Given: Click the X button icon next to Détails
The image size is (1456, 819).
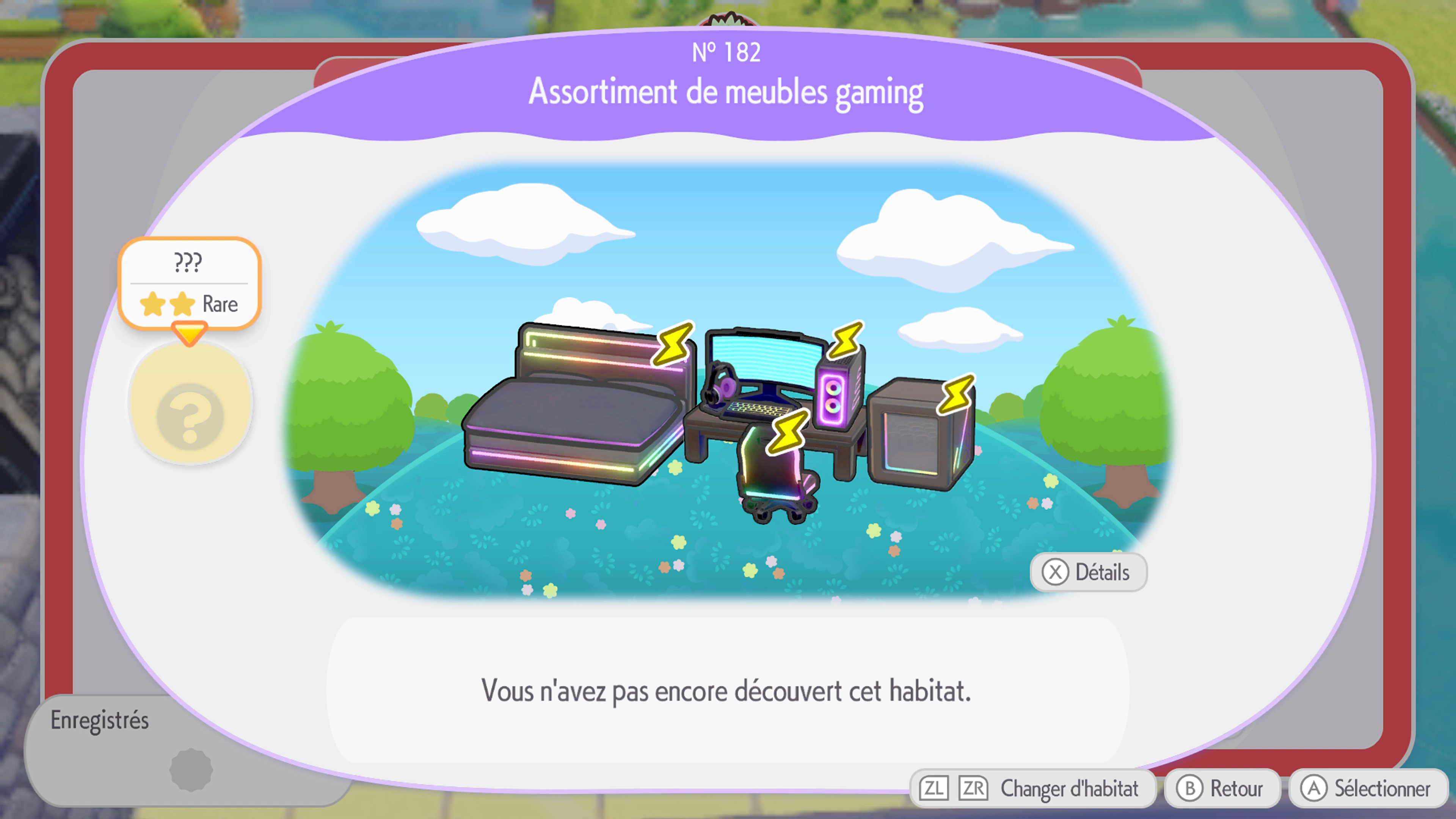Looking at the screenshot, I should [1055, 572].
